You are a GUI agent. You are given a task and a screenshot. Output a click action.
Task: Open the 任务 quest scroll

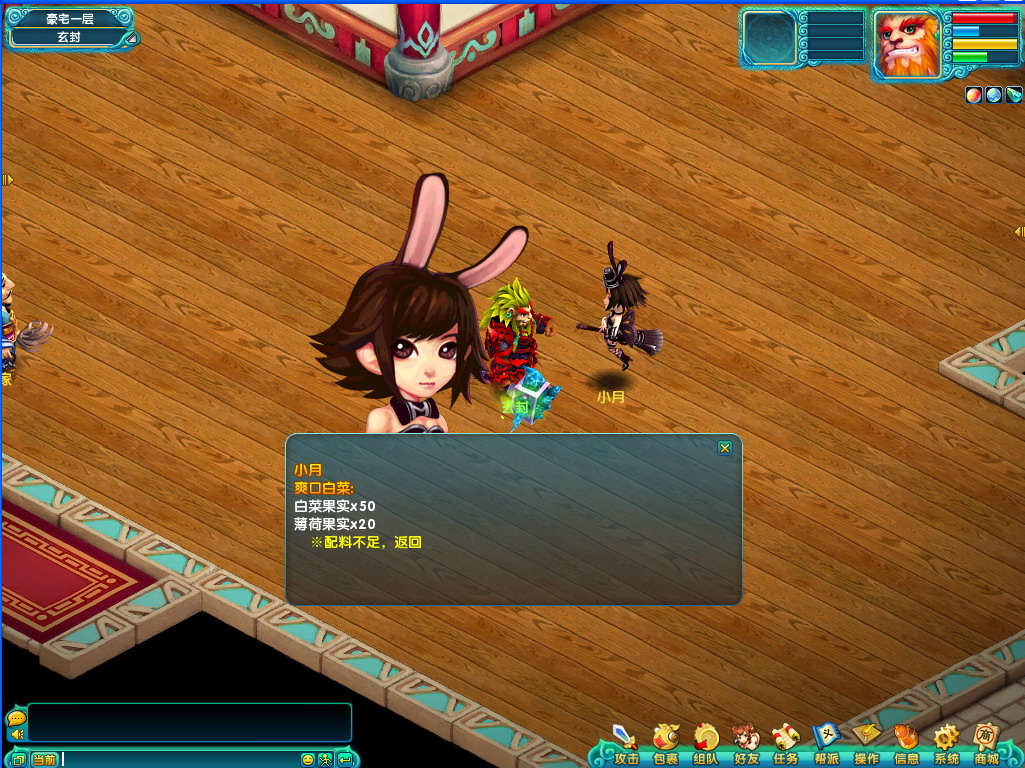coord(786,743)
